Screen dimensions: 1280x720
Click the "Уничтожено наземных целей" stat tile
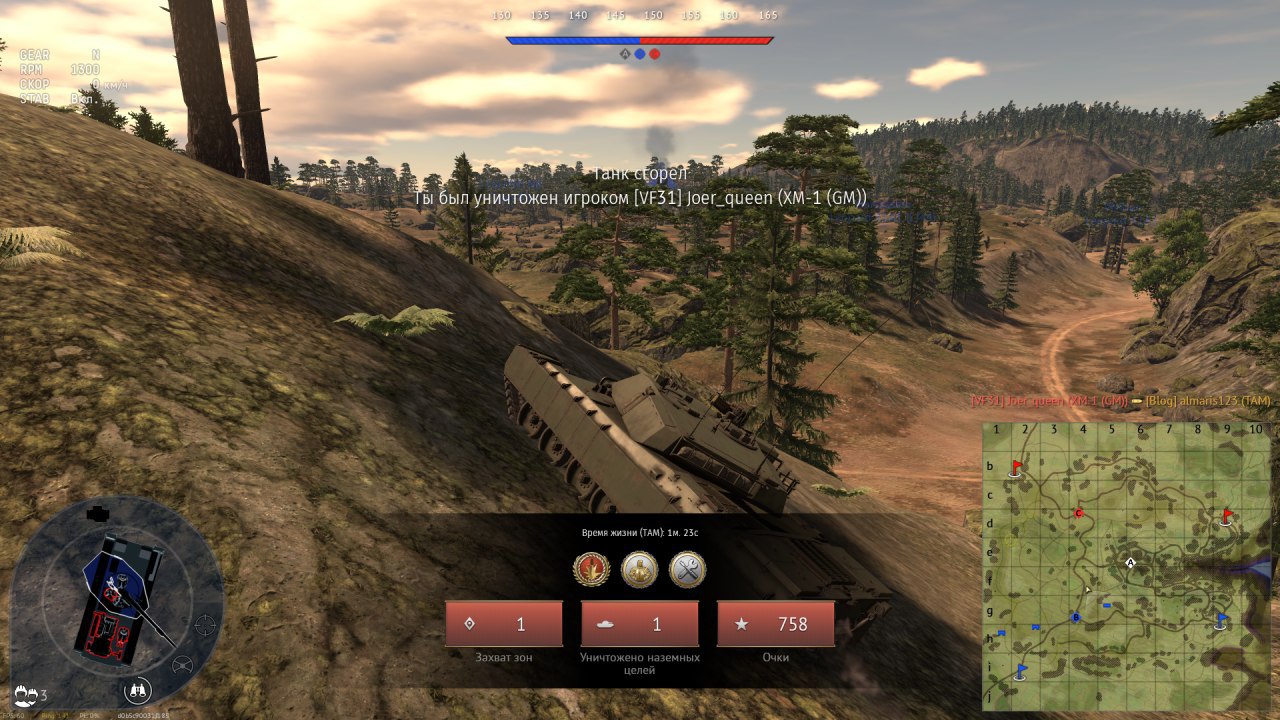coord(640,624)
